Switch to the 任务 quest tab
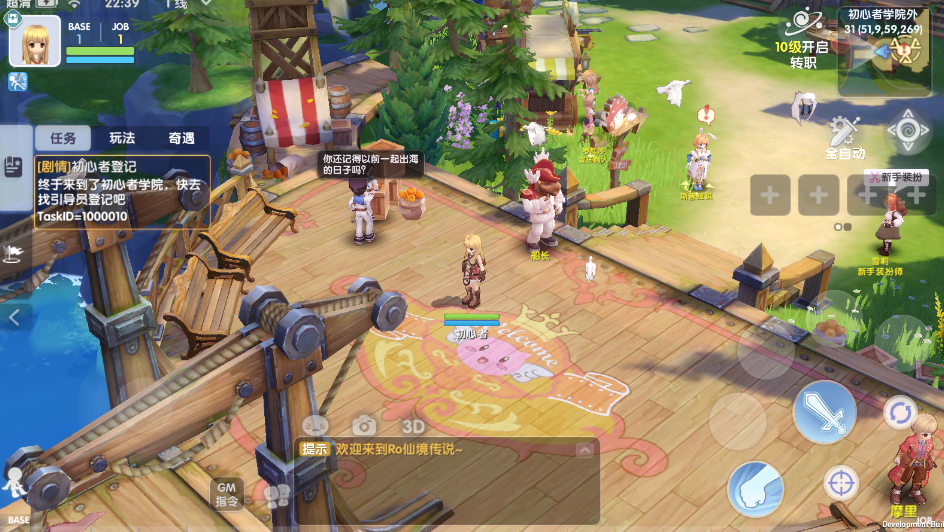The image size is (944, 532). pyautogui.click(x=62, y=139)
